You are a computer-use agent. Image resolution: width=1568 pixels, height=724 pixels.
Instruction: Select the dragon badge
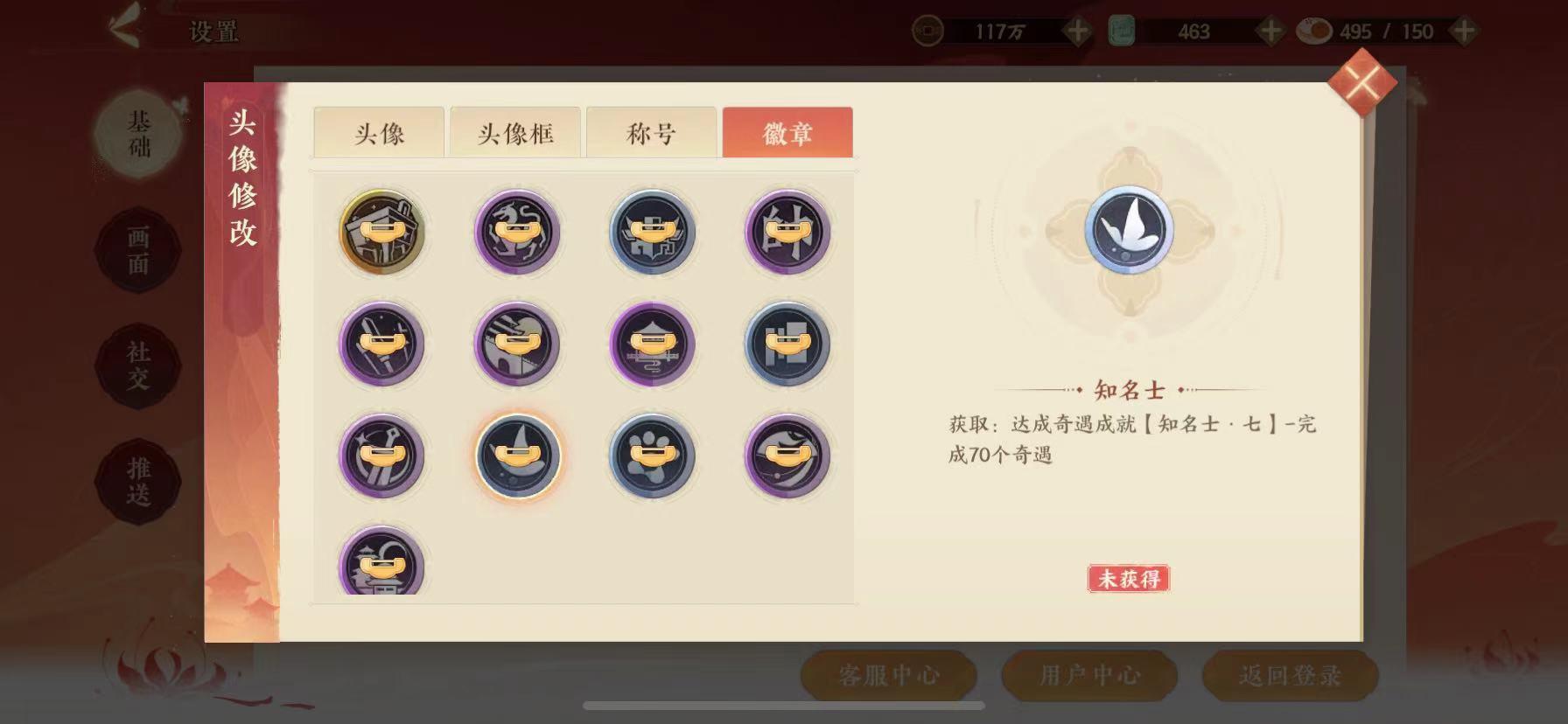(x=518, y=232)
